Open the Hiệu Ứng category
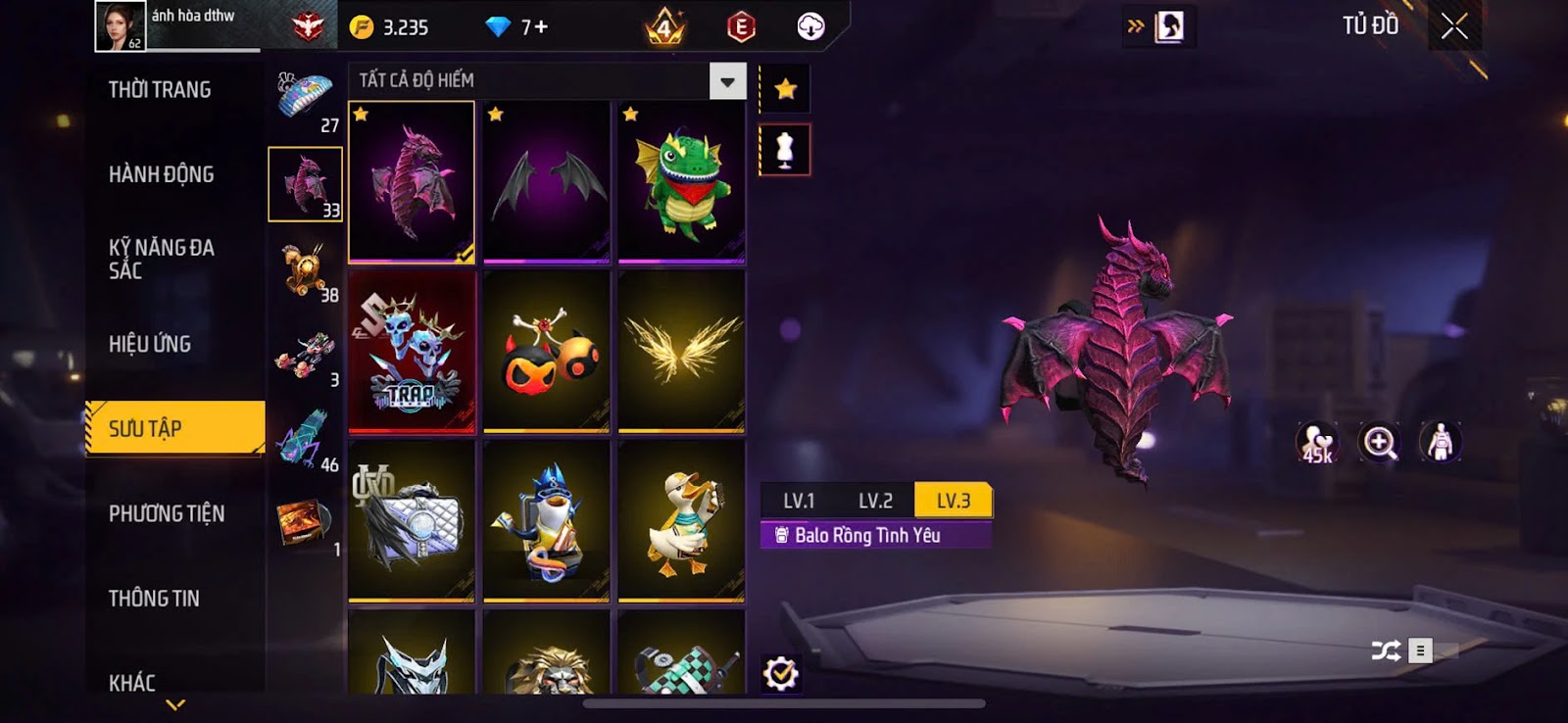 coord(150,344)
